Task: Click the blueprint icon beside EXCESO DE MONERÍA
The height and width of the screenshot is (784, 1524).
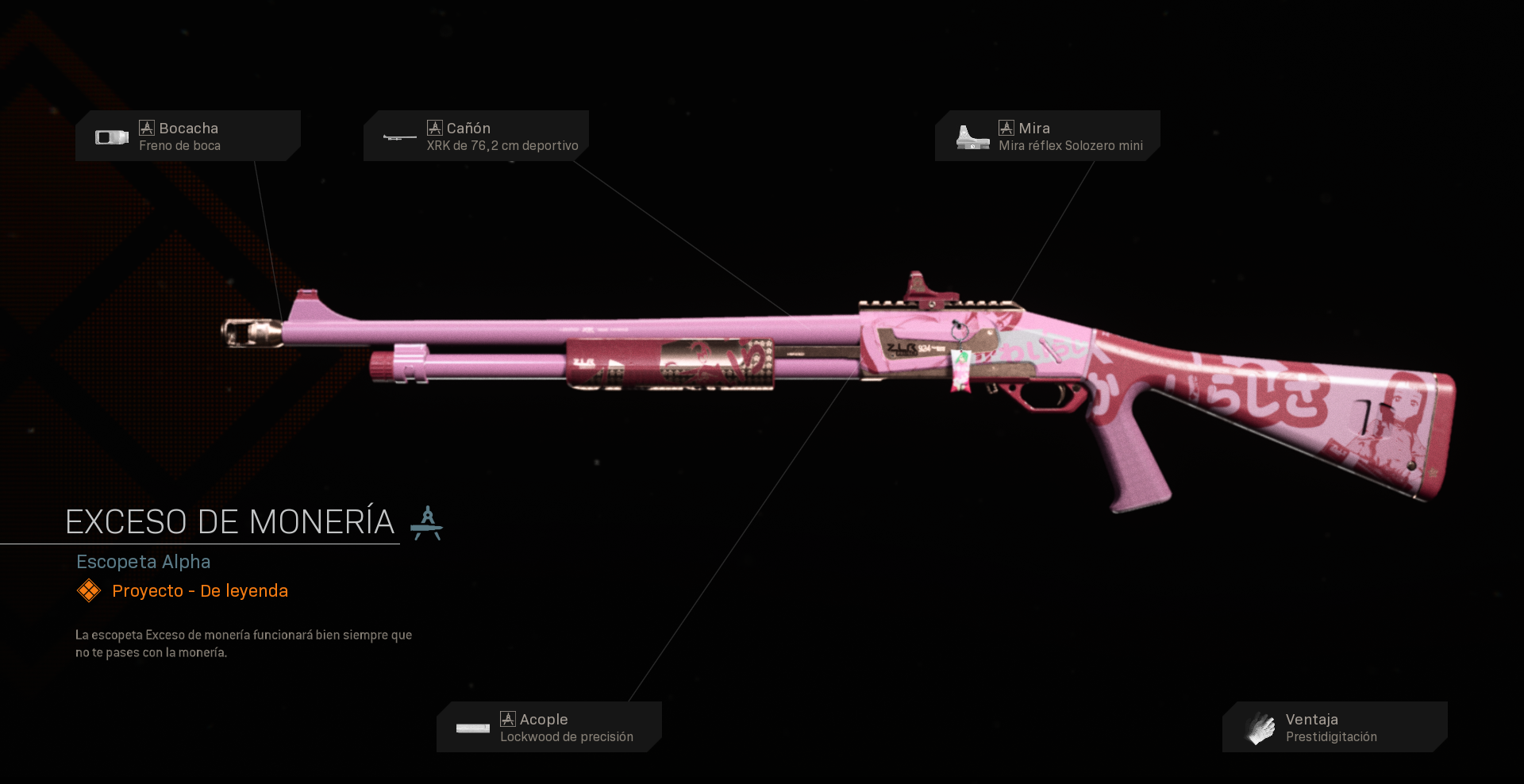Action: (x=428, y=522)
